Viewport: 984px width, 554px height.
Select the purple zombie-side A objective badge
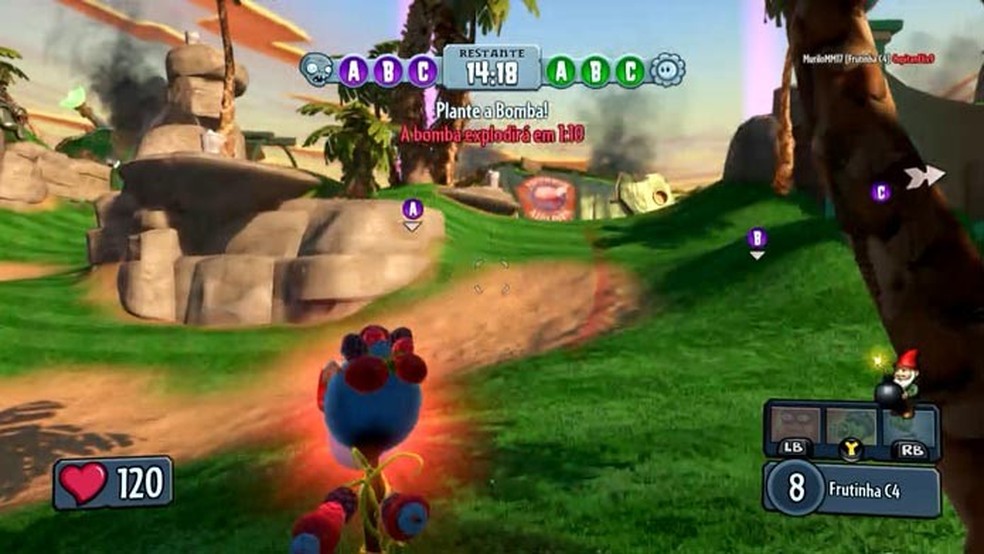coord(354,71)
